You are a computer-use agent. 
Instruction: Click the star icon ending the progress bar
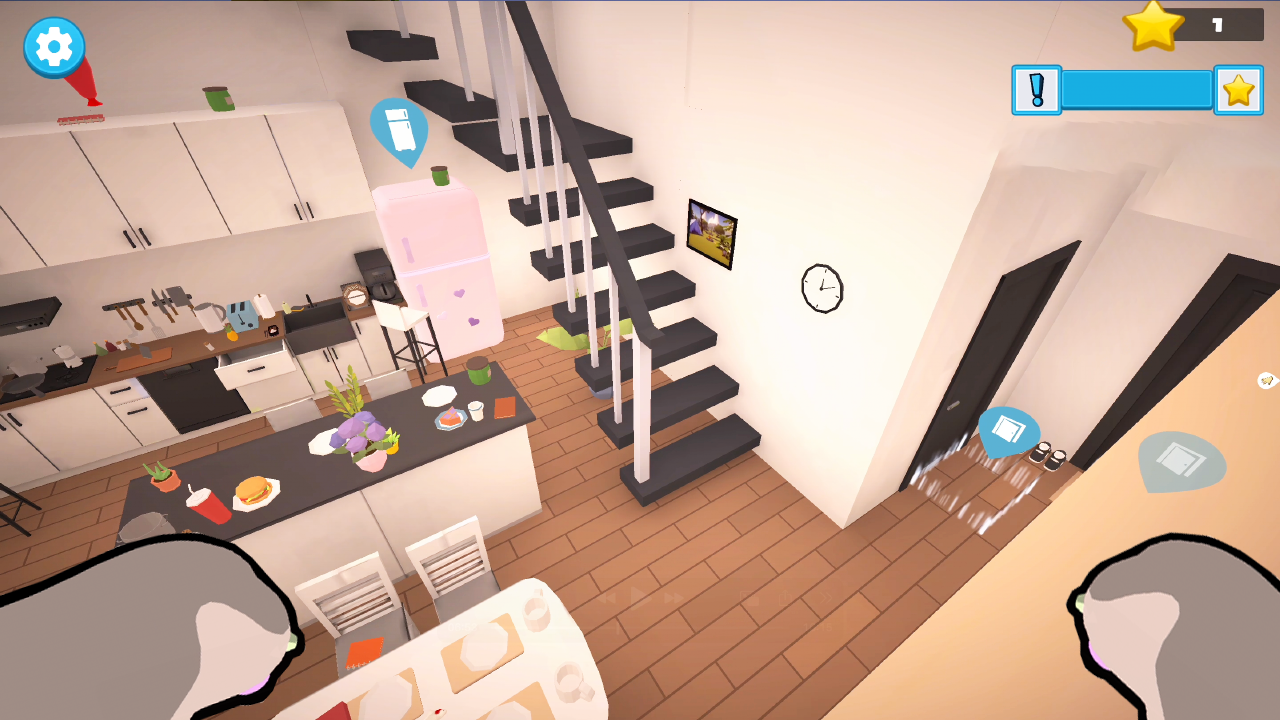[x=1238, y=89]
